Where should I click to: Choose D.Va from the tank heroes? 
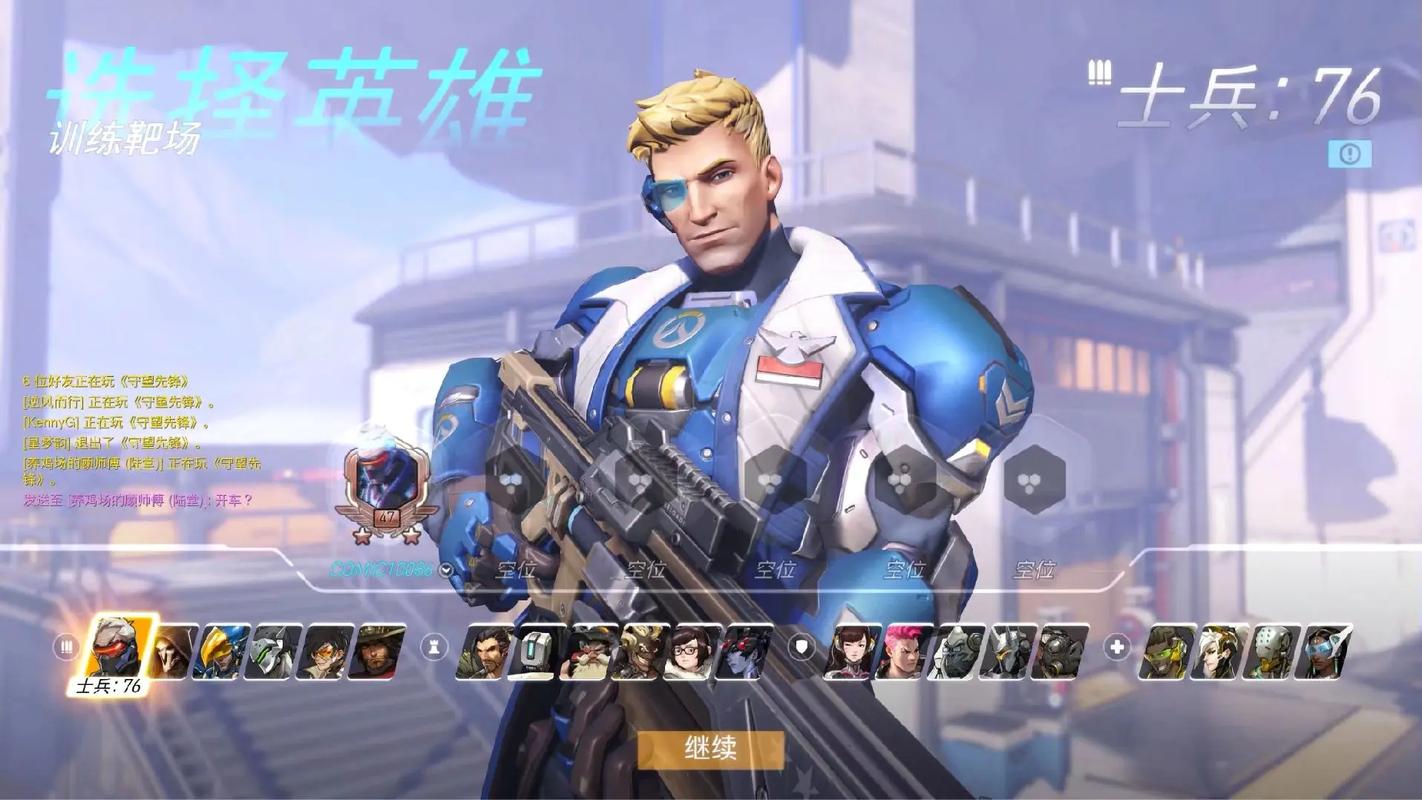tap(849, 652)
